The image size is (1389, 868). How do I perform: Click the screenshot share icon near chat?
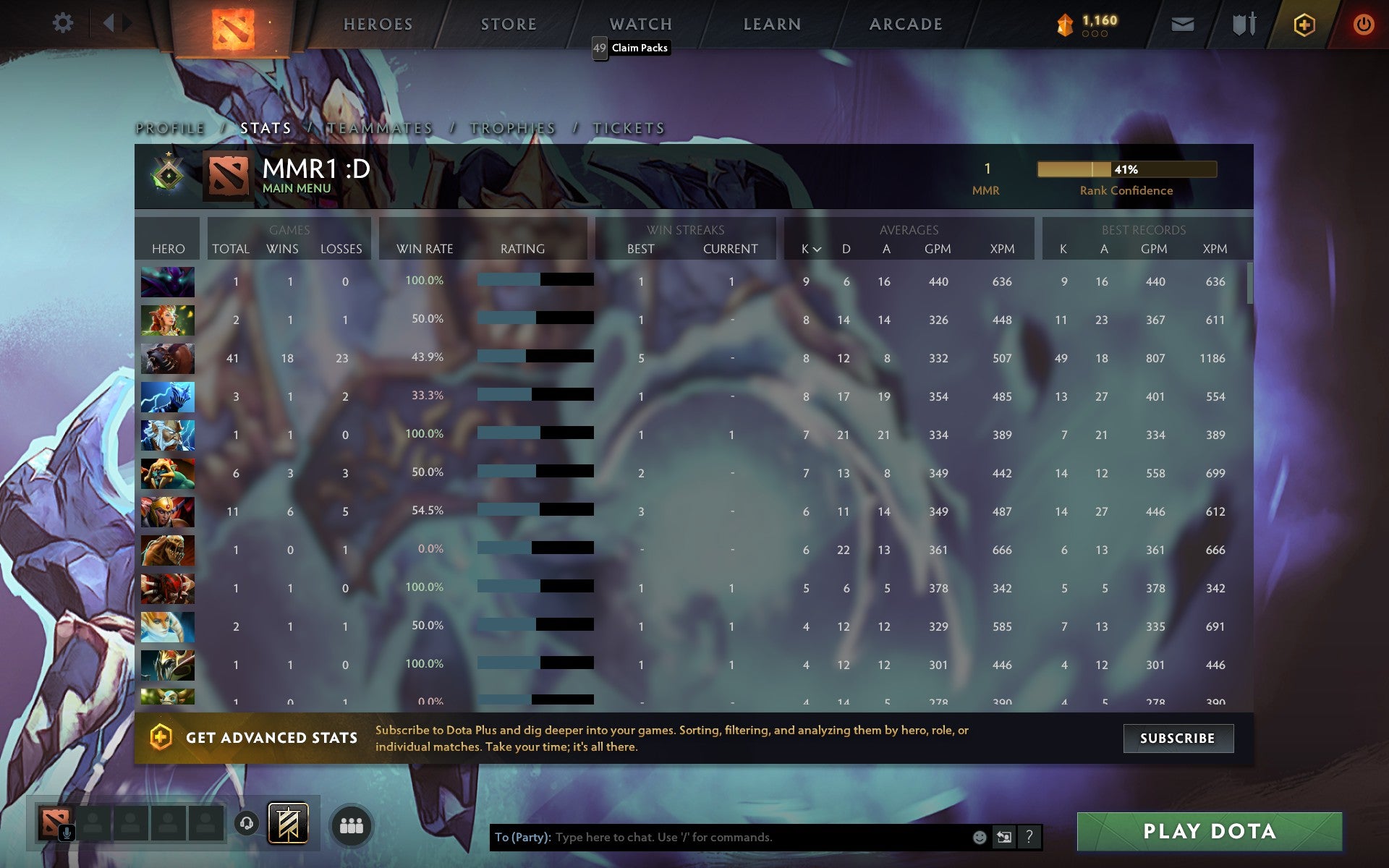[x=1004, y=836]
